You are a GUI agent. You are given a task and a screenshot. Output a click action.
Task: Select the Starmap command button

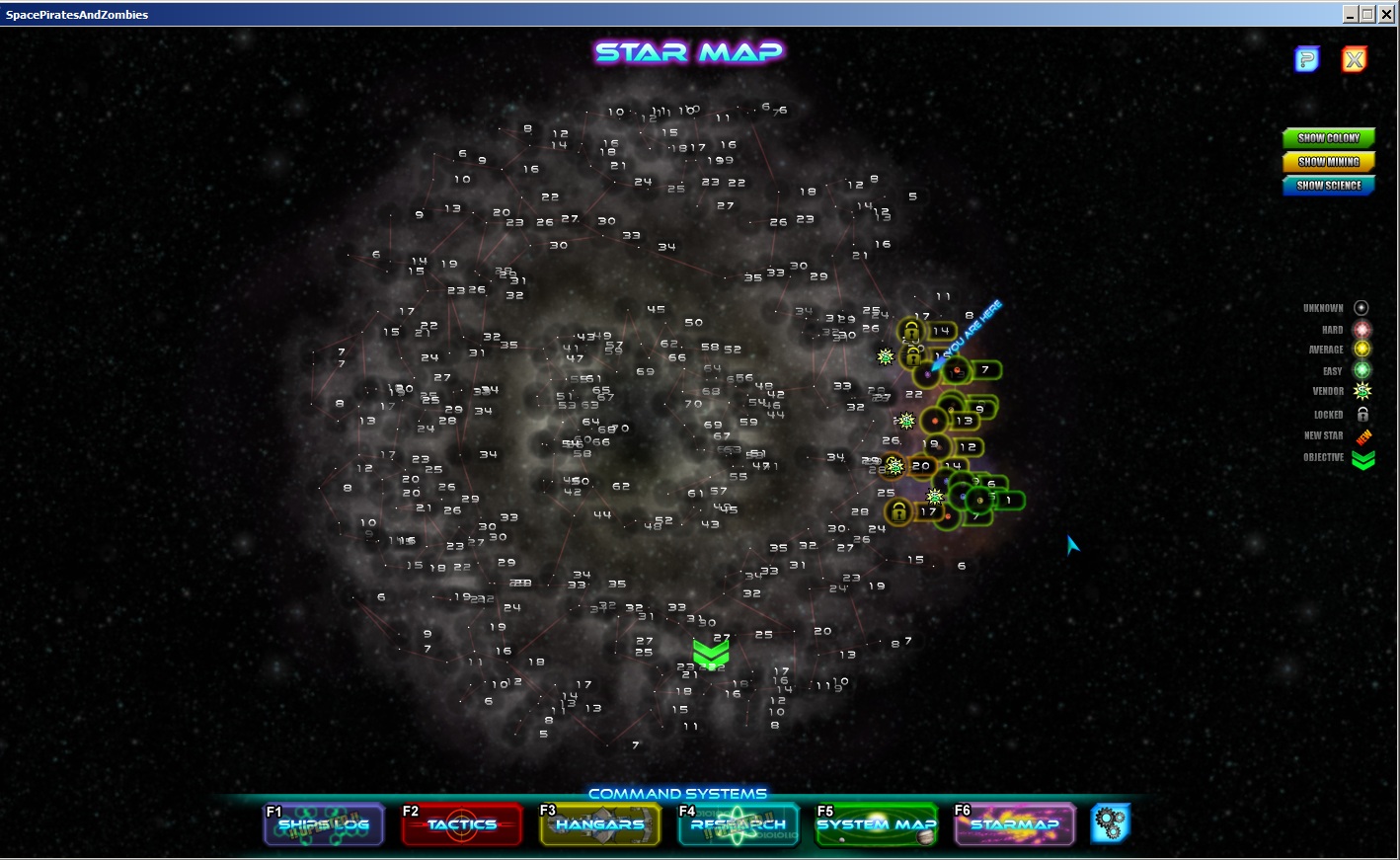click(1014, 825)
